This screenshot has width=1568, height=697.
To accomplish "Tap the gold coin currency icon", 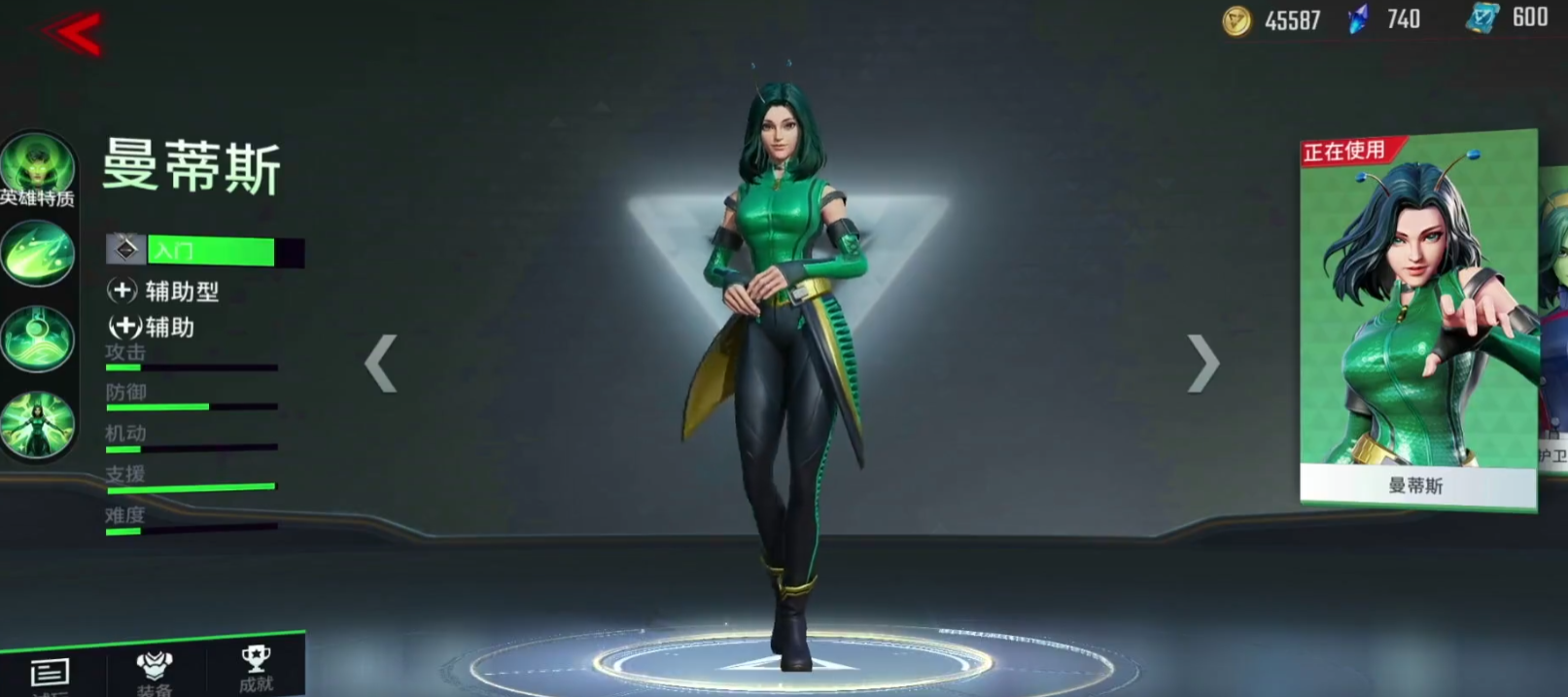I will coord(1237,20).
